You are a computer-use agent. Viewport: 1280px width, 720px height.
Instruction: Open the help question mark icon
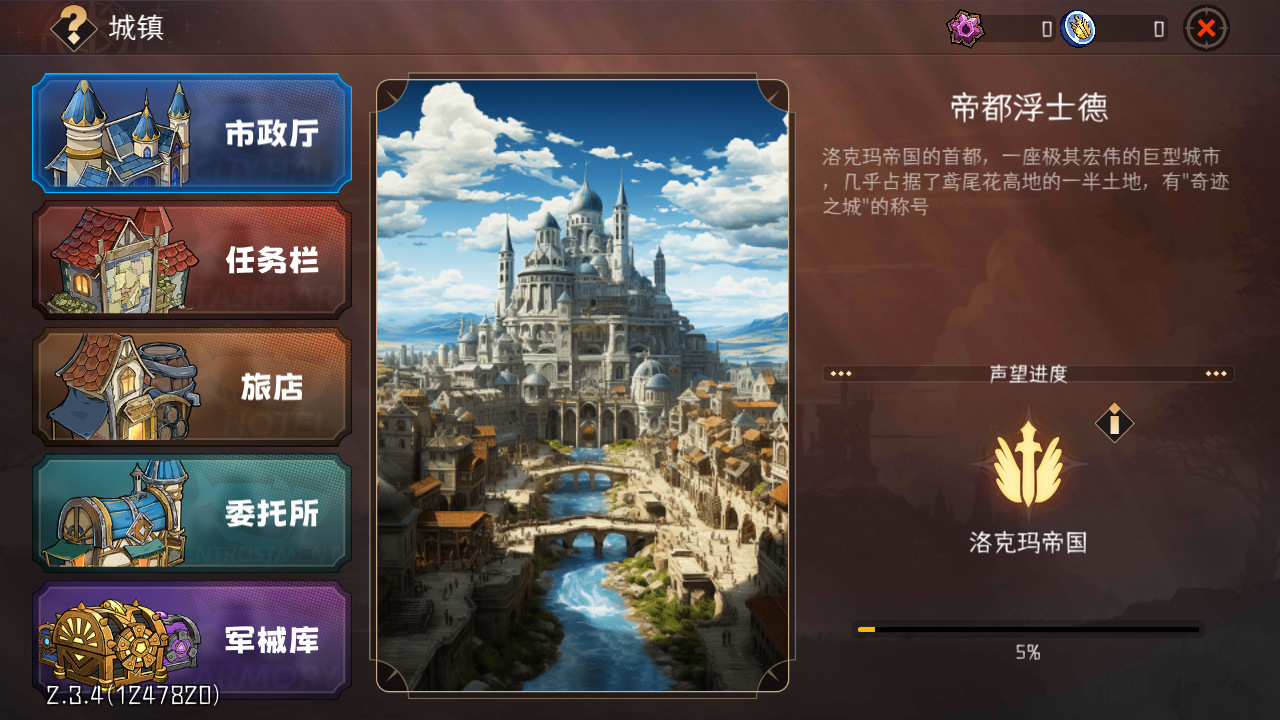point(75,27)
